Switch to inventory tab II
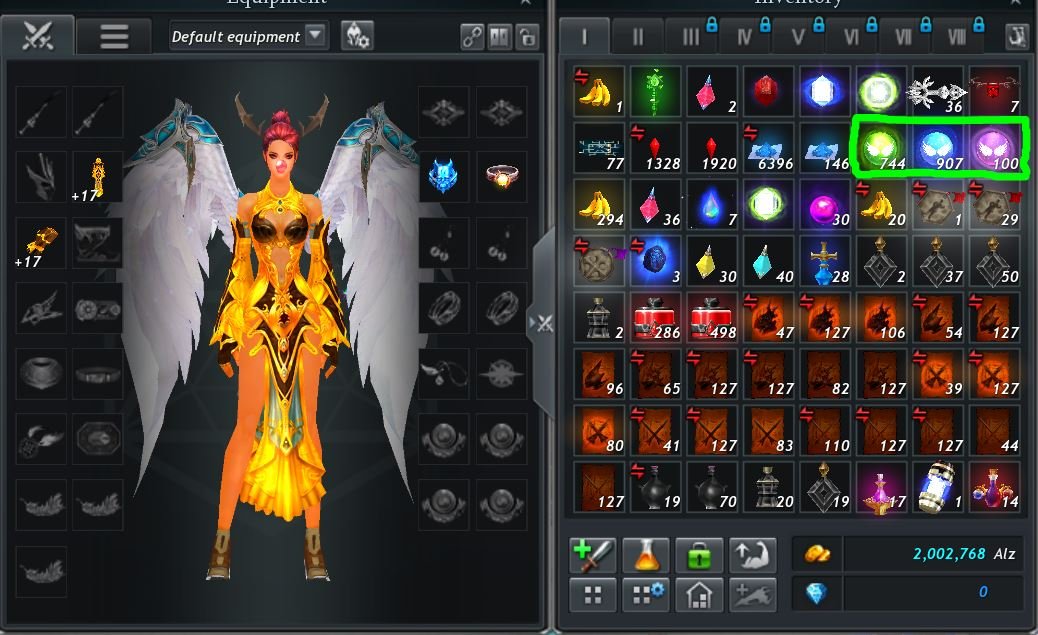This screenshot has height=635, width=1038. click(x=638, y=37)
